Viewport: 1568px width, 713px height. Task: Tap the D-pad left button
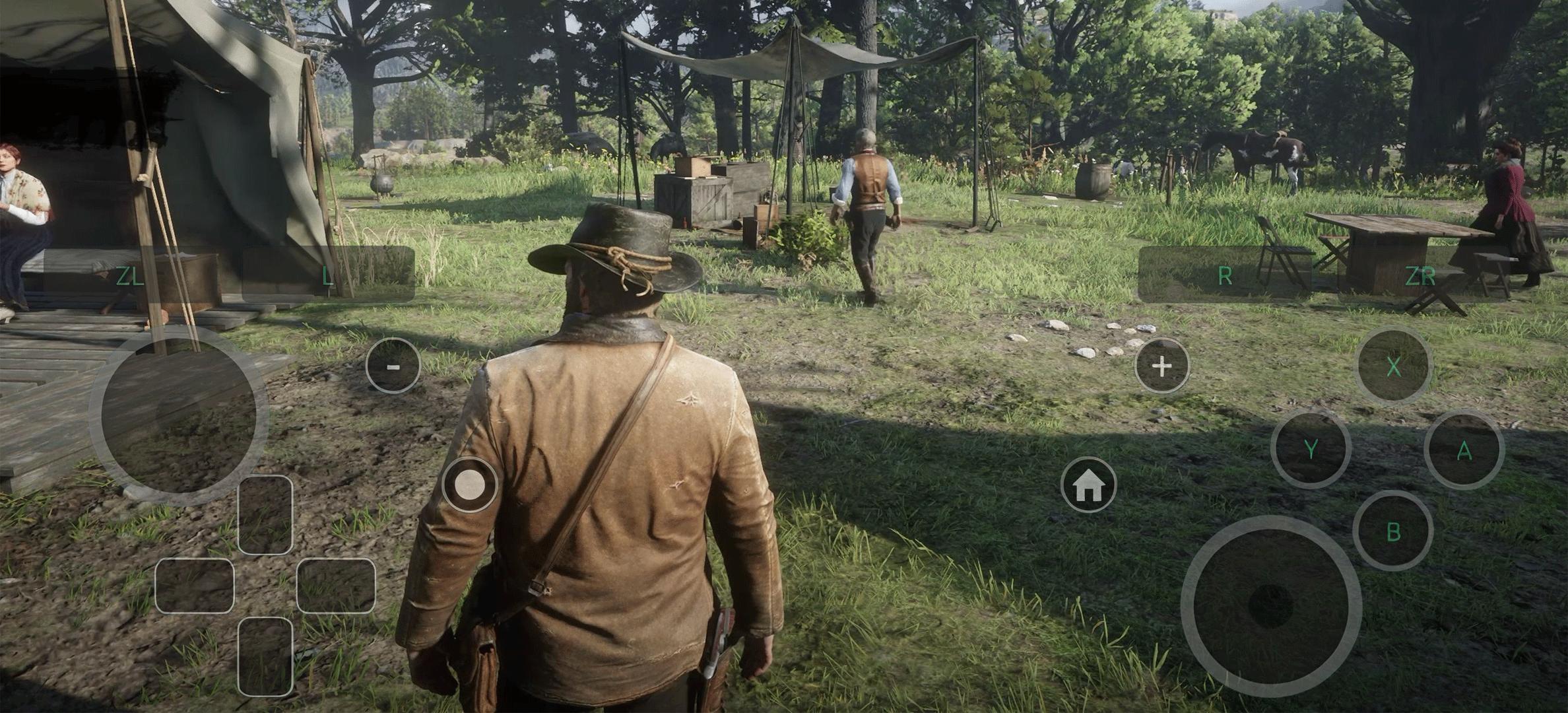(195, 586)
